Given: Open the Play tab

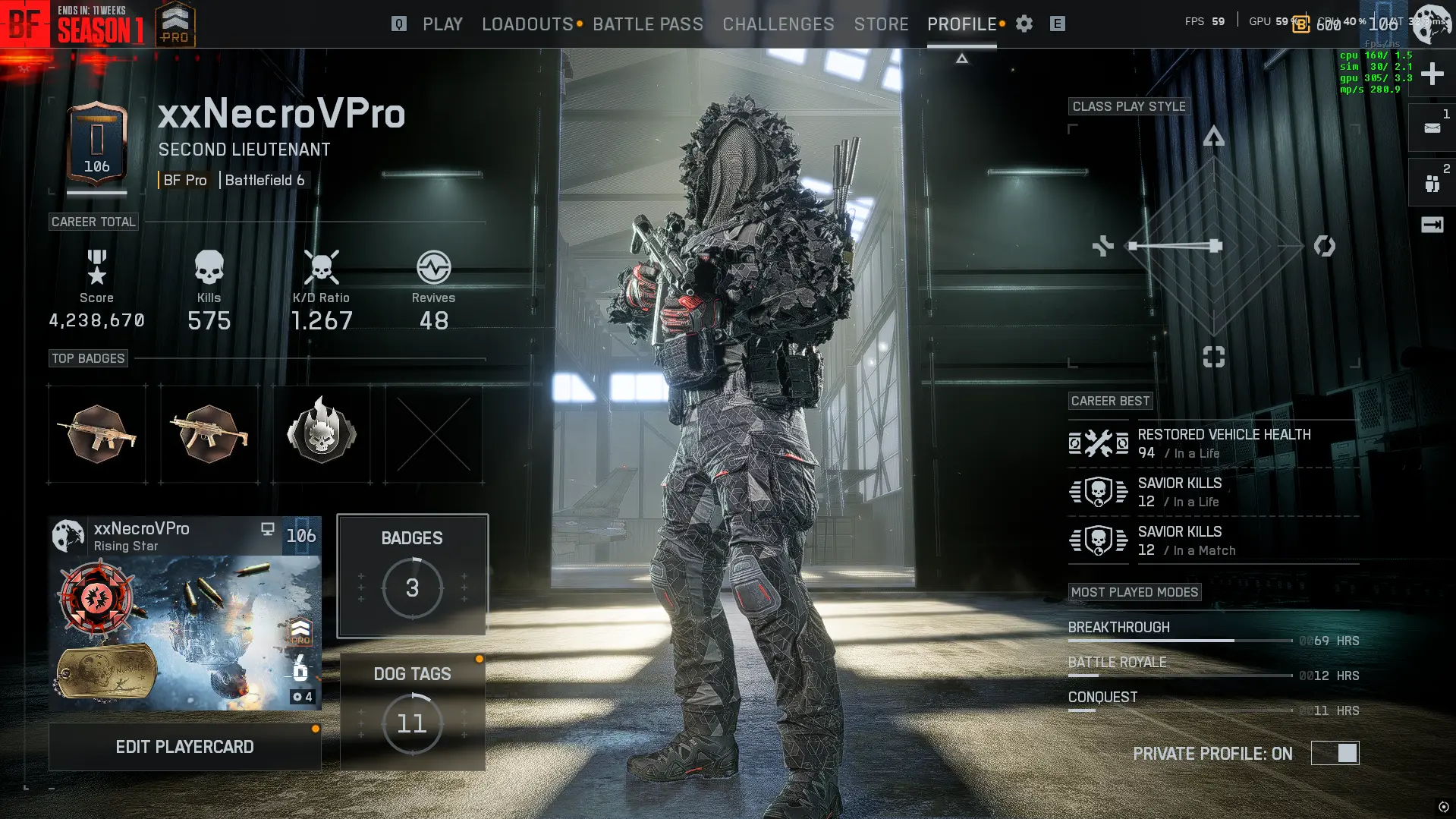Looking at the screenshot, I should tap(442, 24).
